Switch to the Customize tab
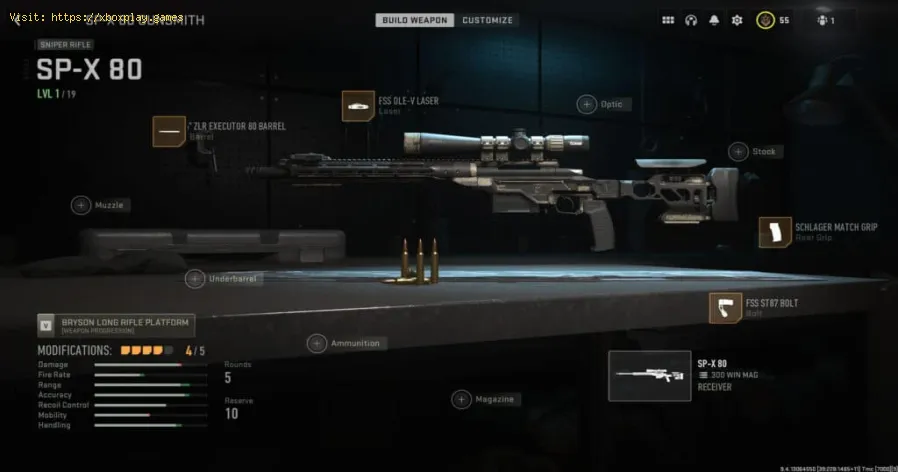The image size is (898, 472). 487,20
